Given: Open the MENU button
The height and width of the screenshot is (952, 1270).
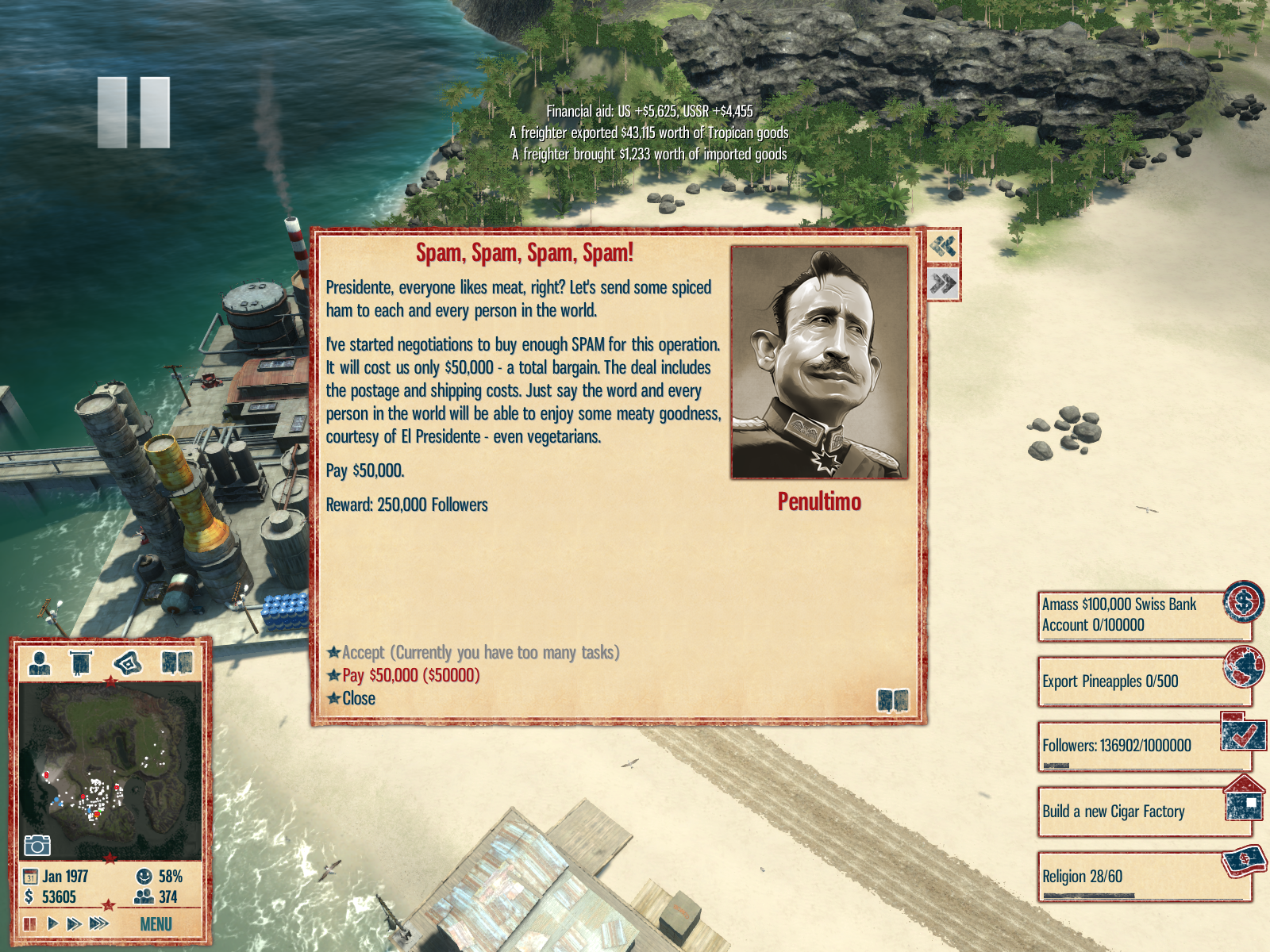Looking at the screenshot, I should 156,924.
